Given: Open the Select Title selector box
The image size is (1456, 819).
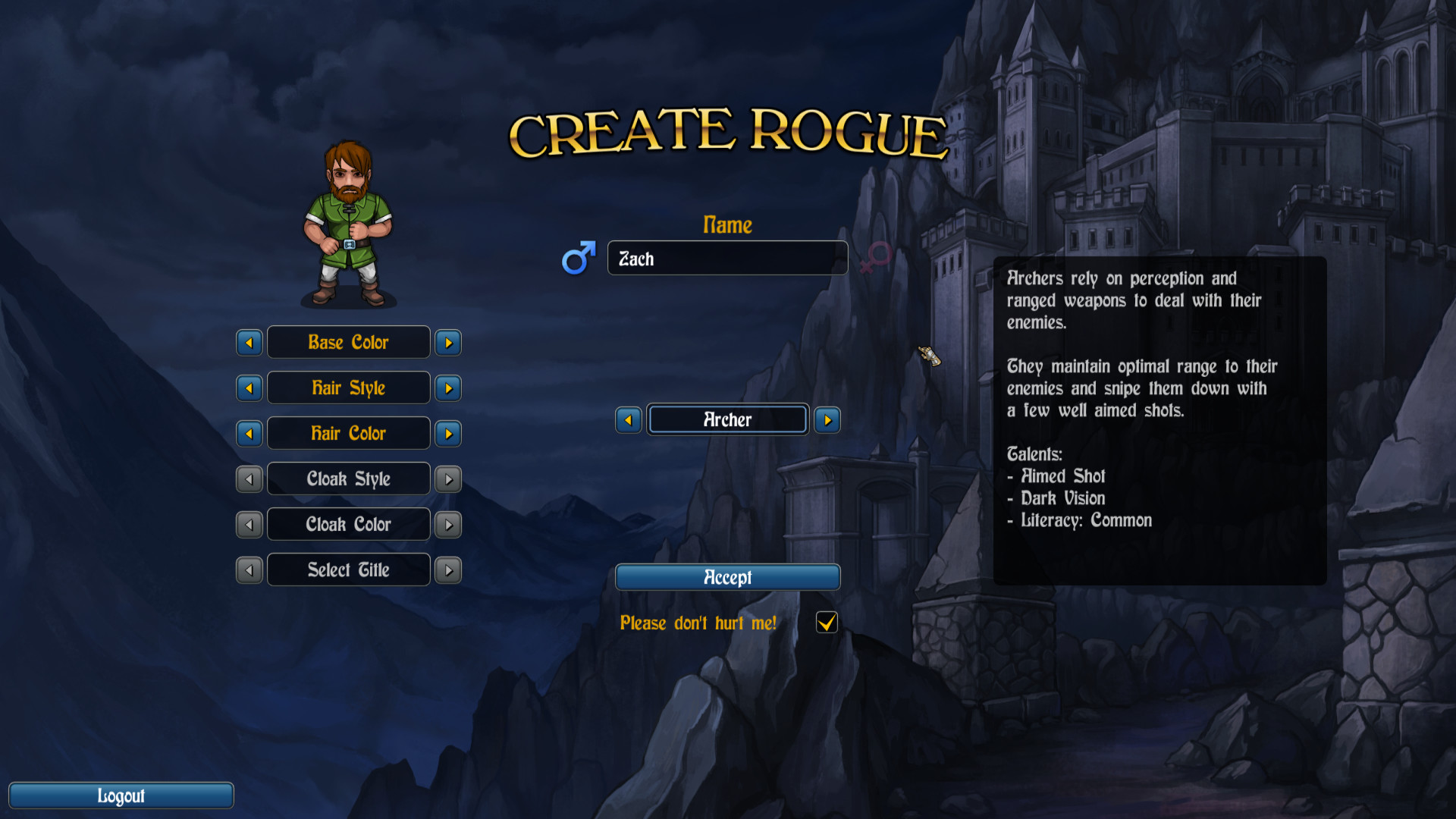Looking at the screenshot, I should (348, 570).
